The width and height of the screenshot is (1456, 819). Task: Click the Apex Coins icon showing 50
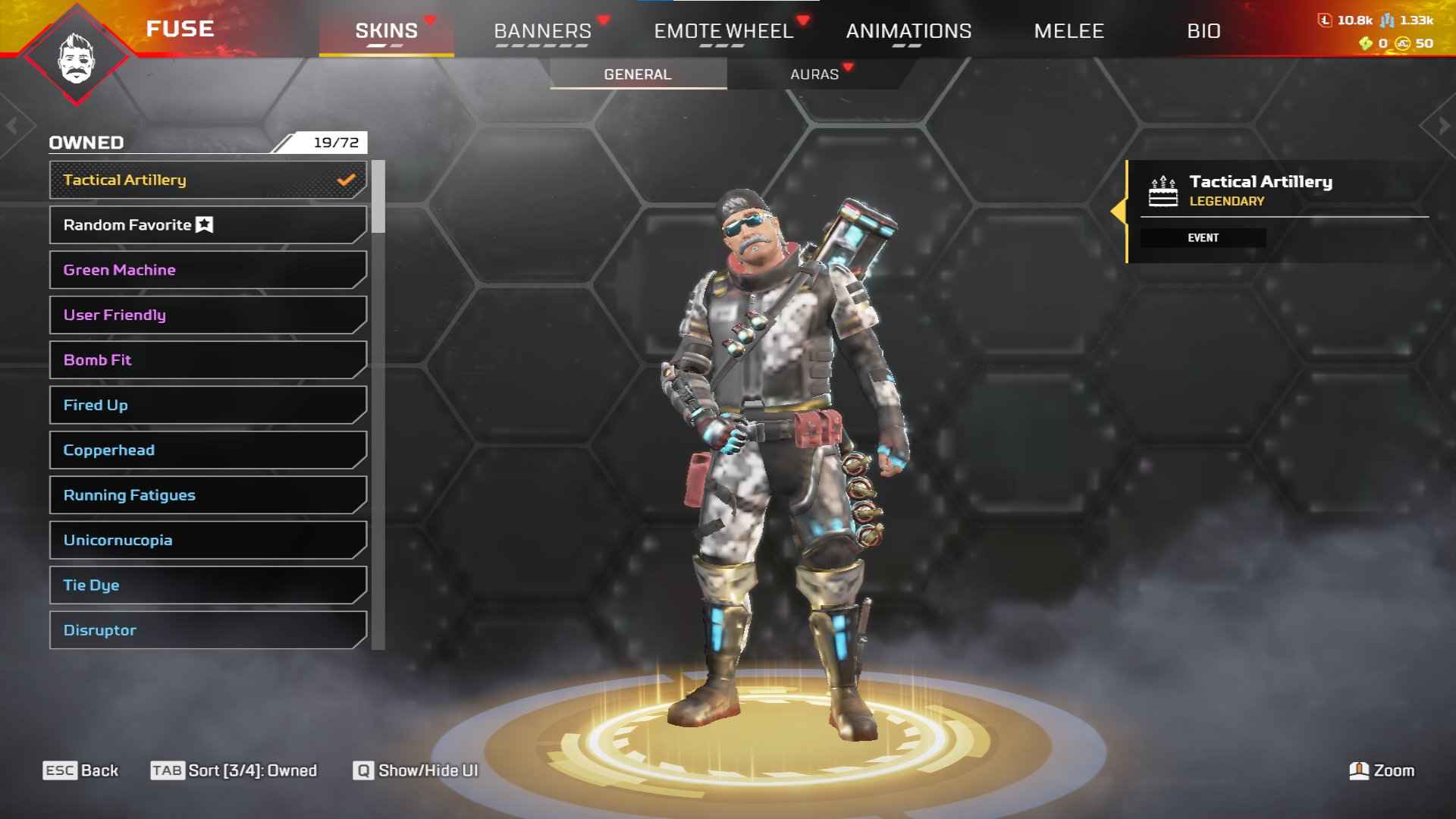(x=1401, y=43)
